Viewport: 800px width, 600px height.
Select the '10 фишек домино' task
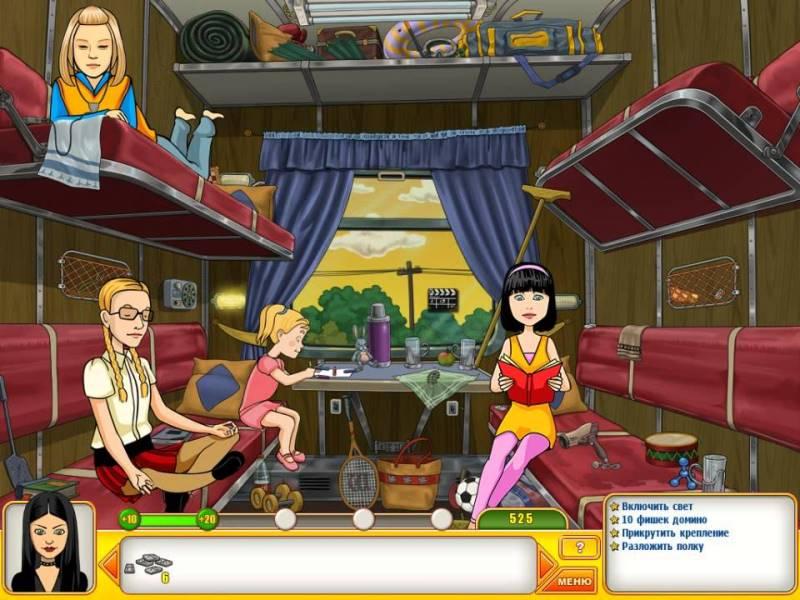pos(664,519)
